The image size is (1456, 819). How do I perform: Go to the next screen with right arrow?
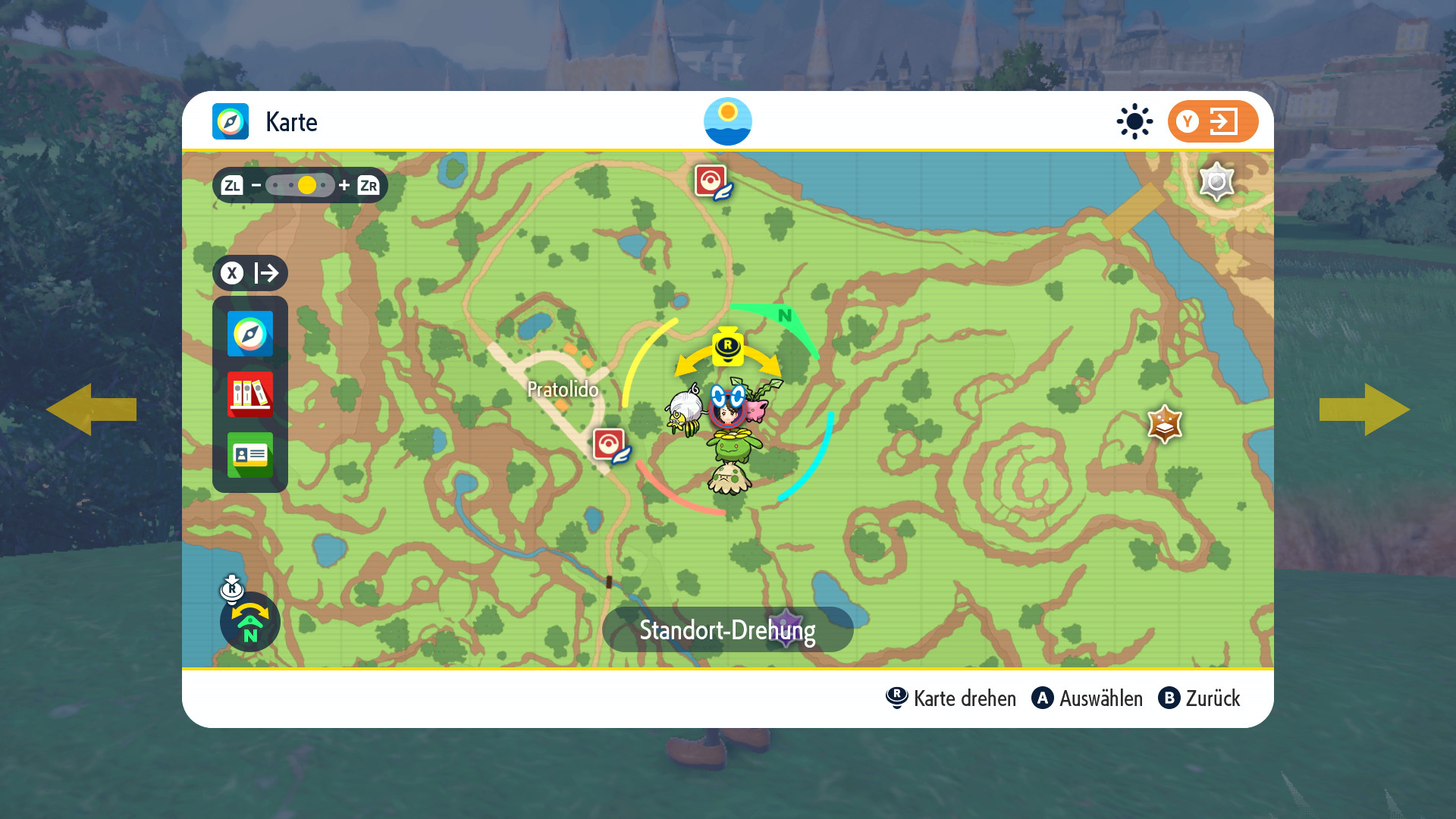click(x=1364, y=409)
